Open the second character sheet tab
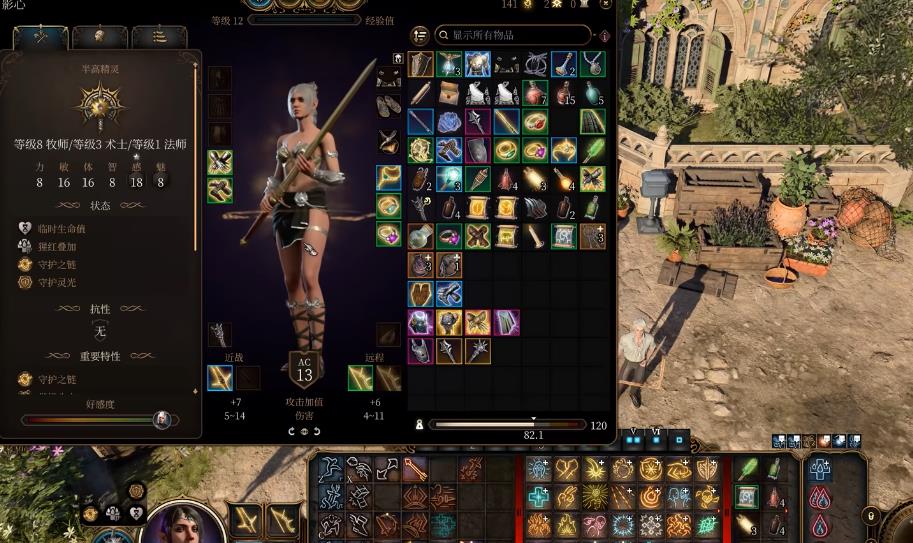The height and width of the screenshot is (543, 913). (99, 36)
